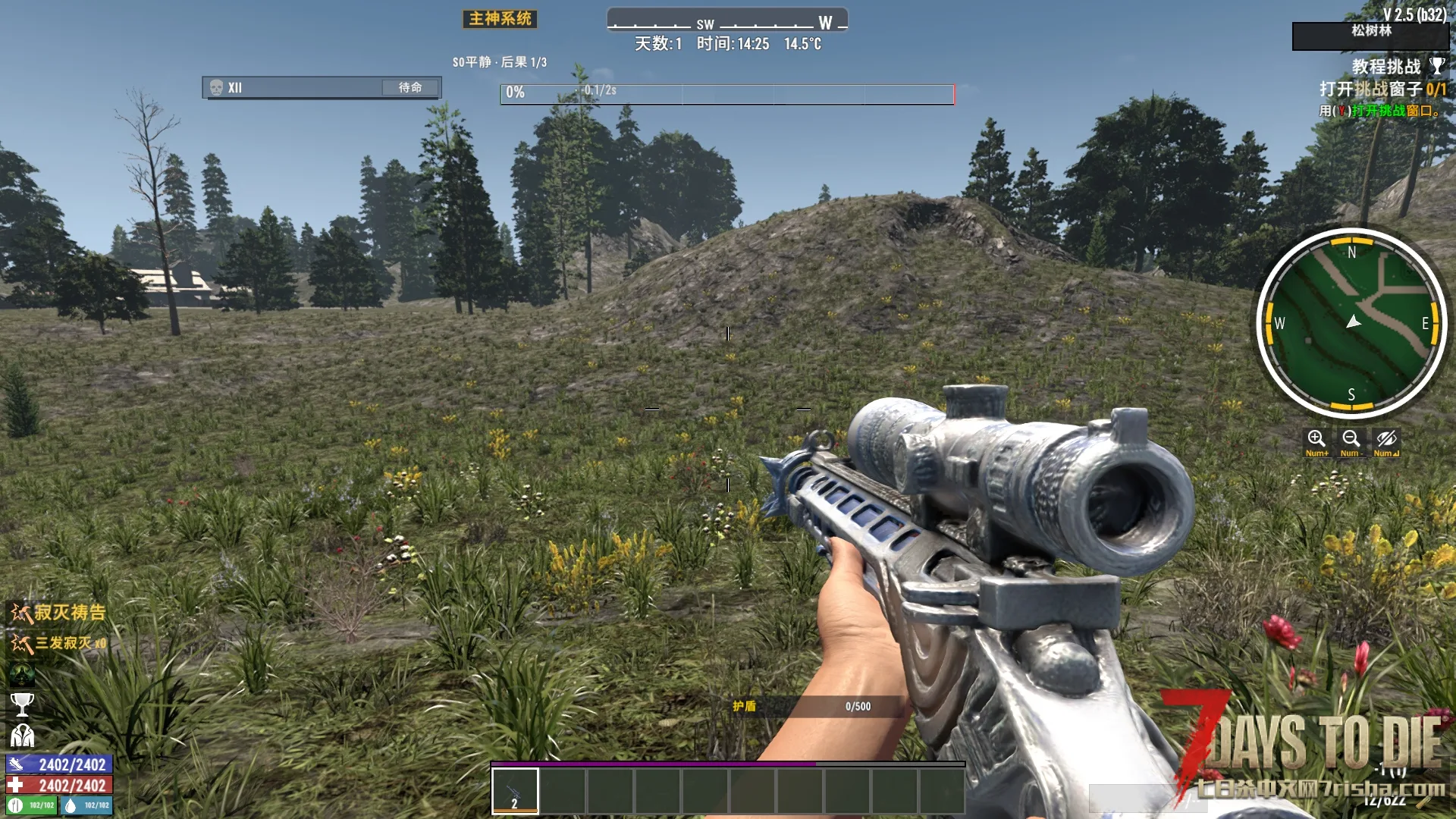Zoom out the minimap with magnifier minus
1456x819 pixels.
[1351, 439]
